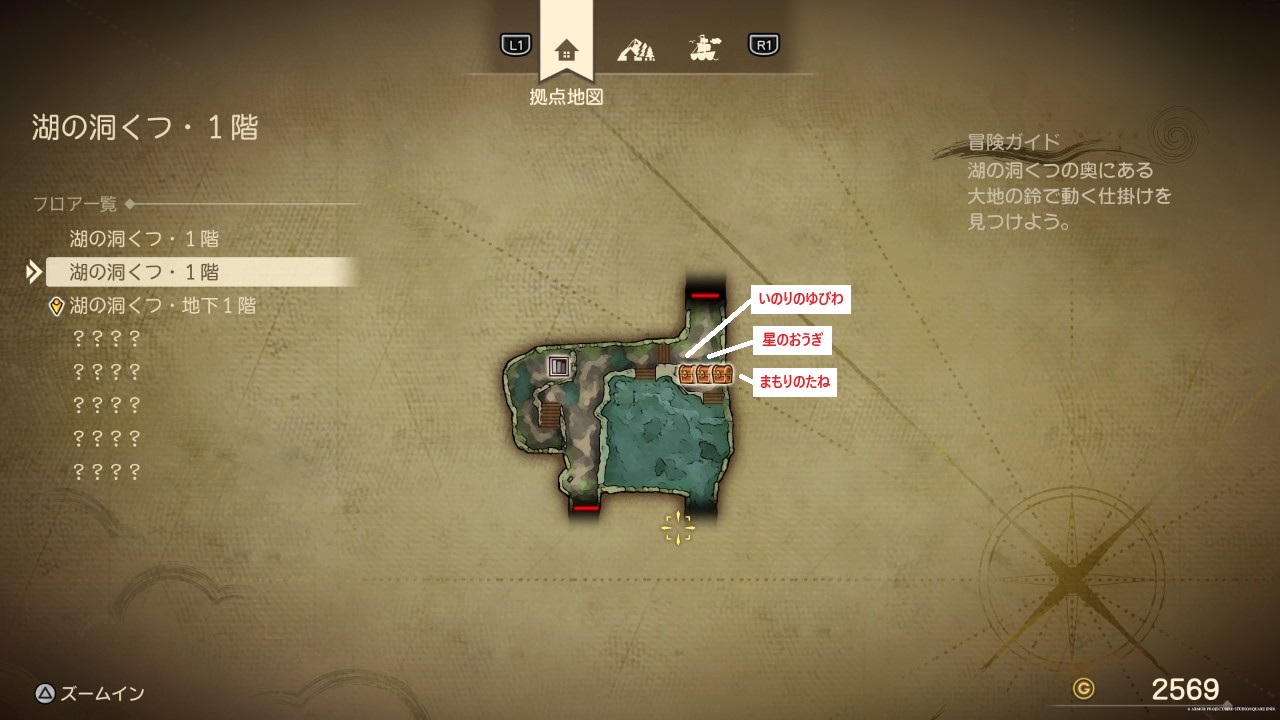
Task: Switch to the mountain field map tab
Action: click(636, 48)
